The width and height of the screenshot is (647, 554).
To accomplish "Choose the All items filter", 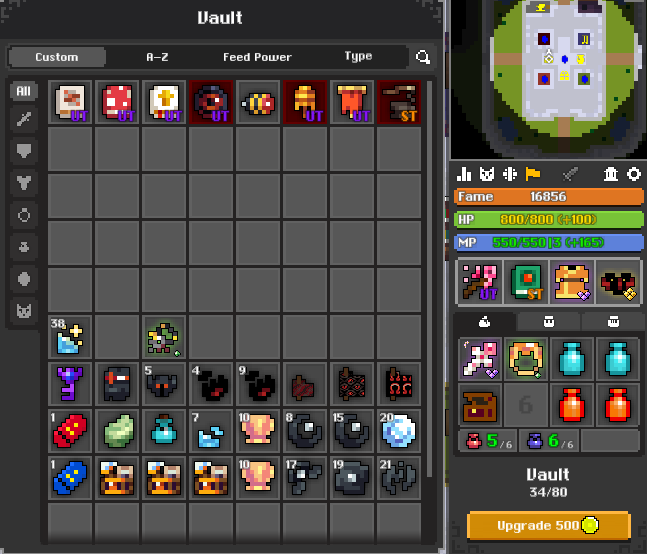I will 24,91.
